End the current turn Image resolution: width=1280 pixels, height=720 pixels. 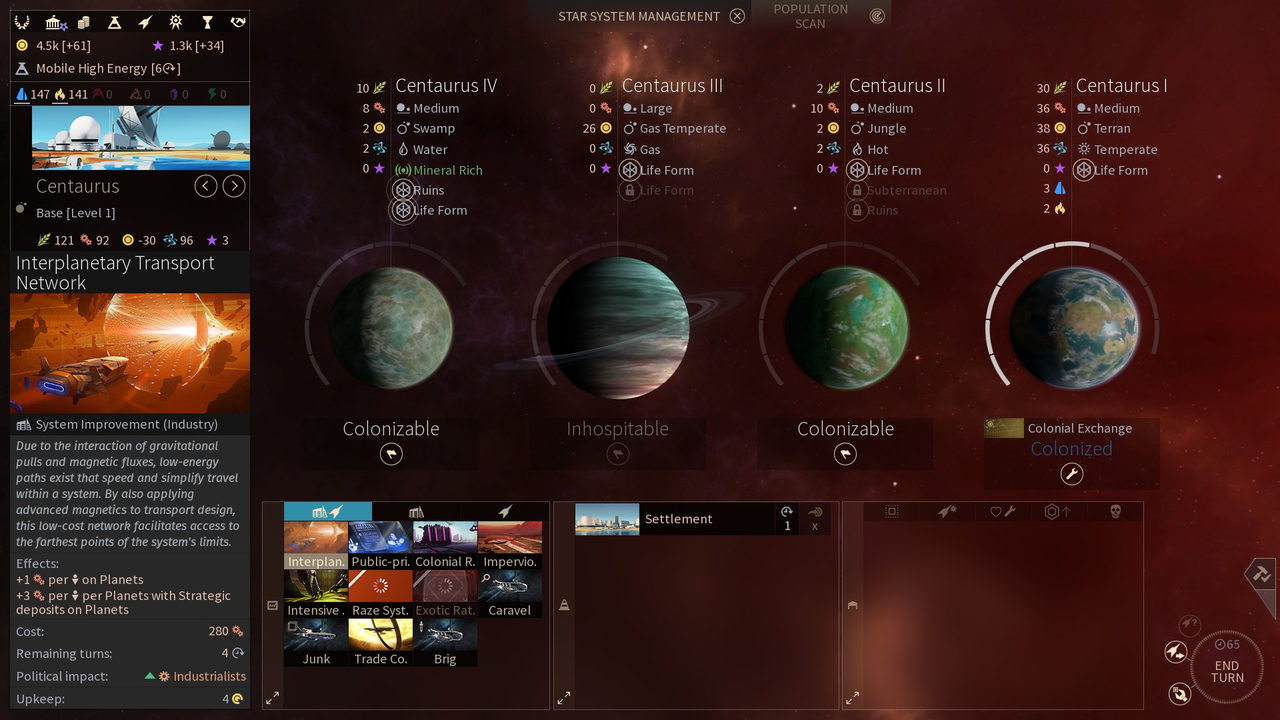tap(1227, 665)
